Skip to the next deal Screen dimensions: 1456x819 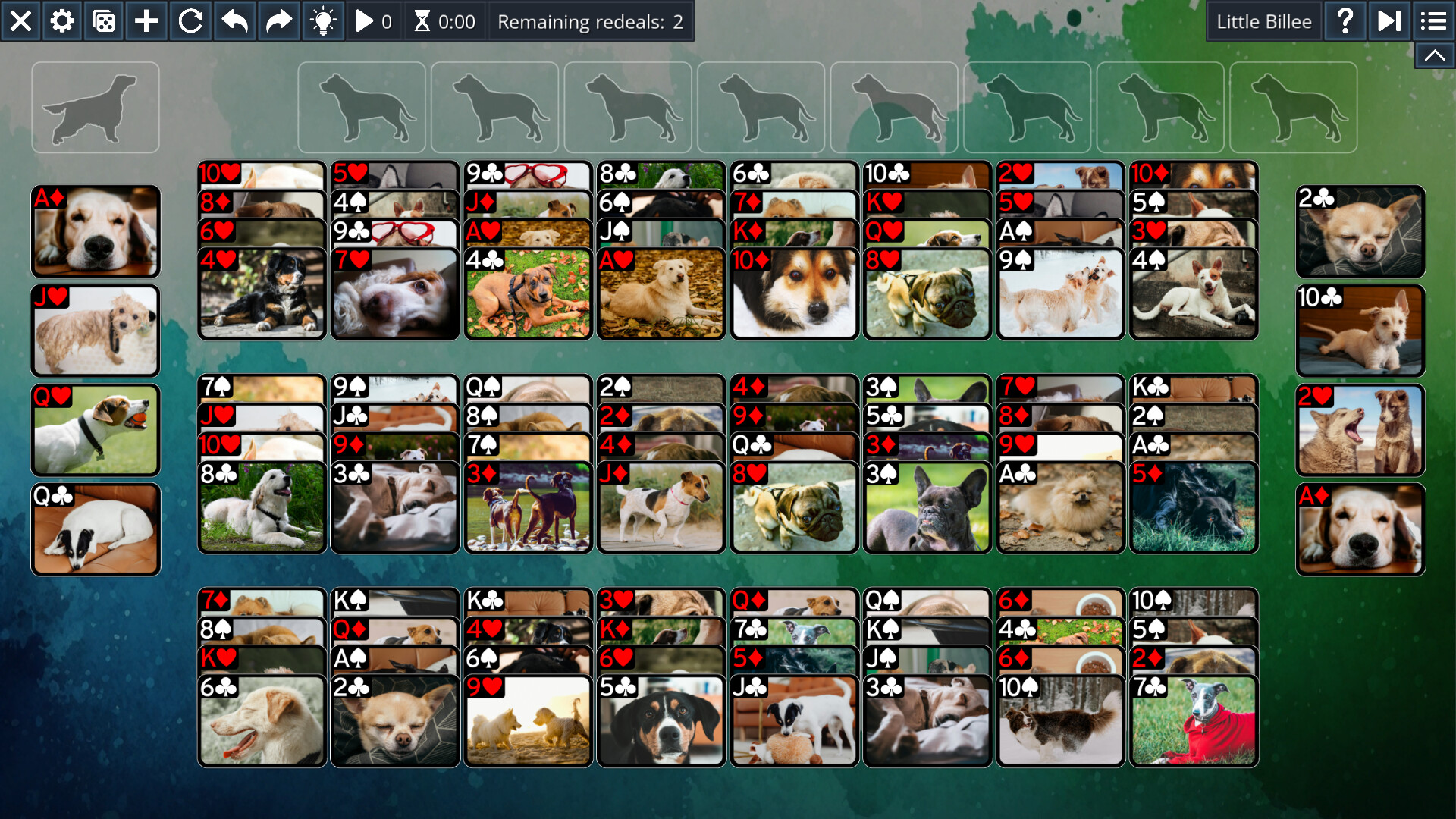pyautogui.click(x=1389, y=21)
